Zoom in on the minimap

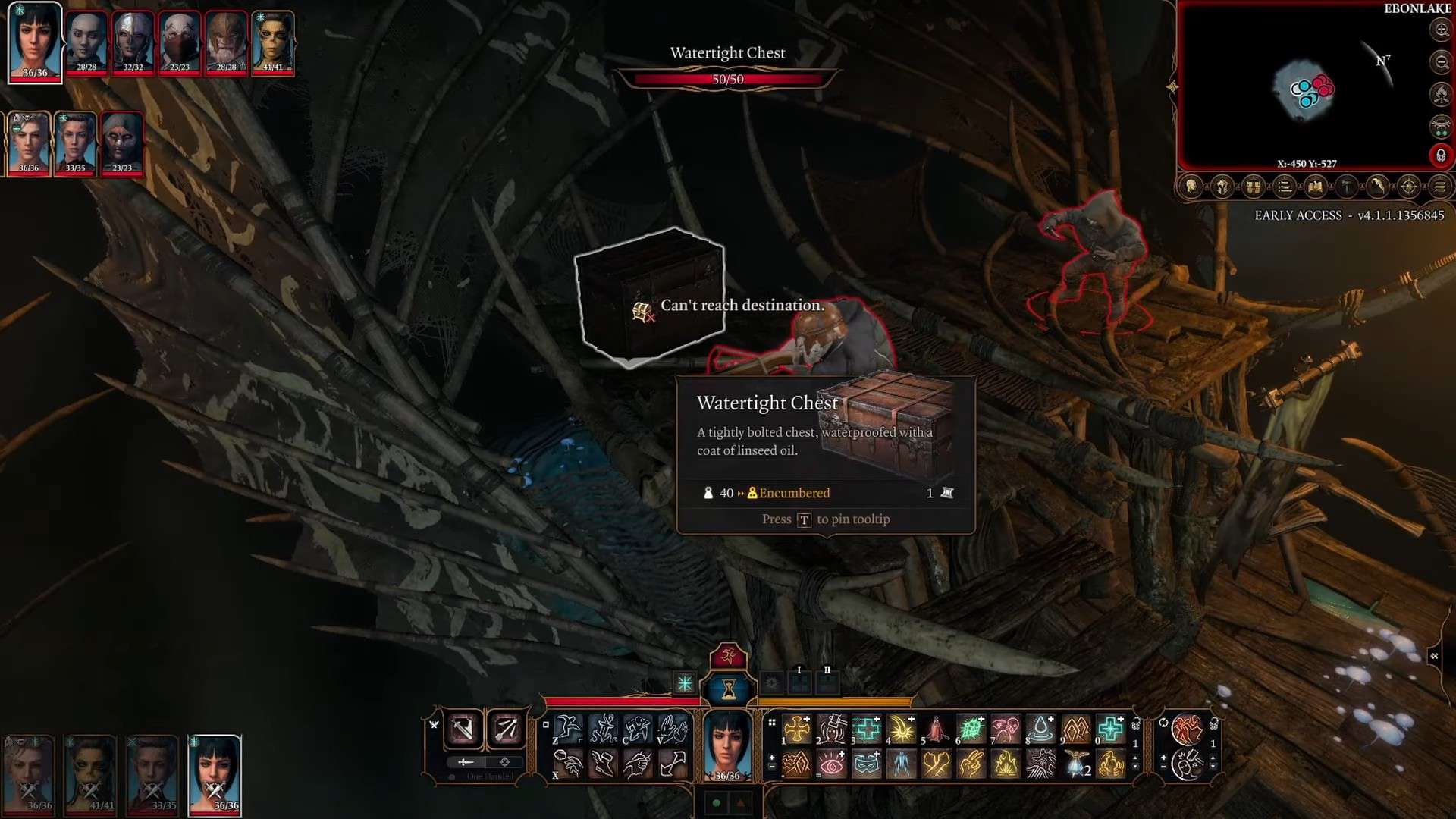[1441, 30]
